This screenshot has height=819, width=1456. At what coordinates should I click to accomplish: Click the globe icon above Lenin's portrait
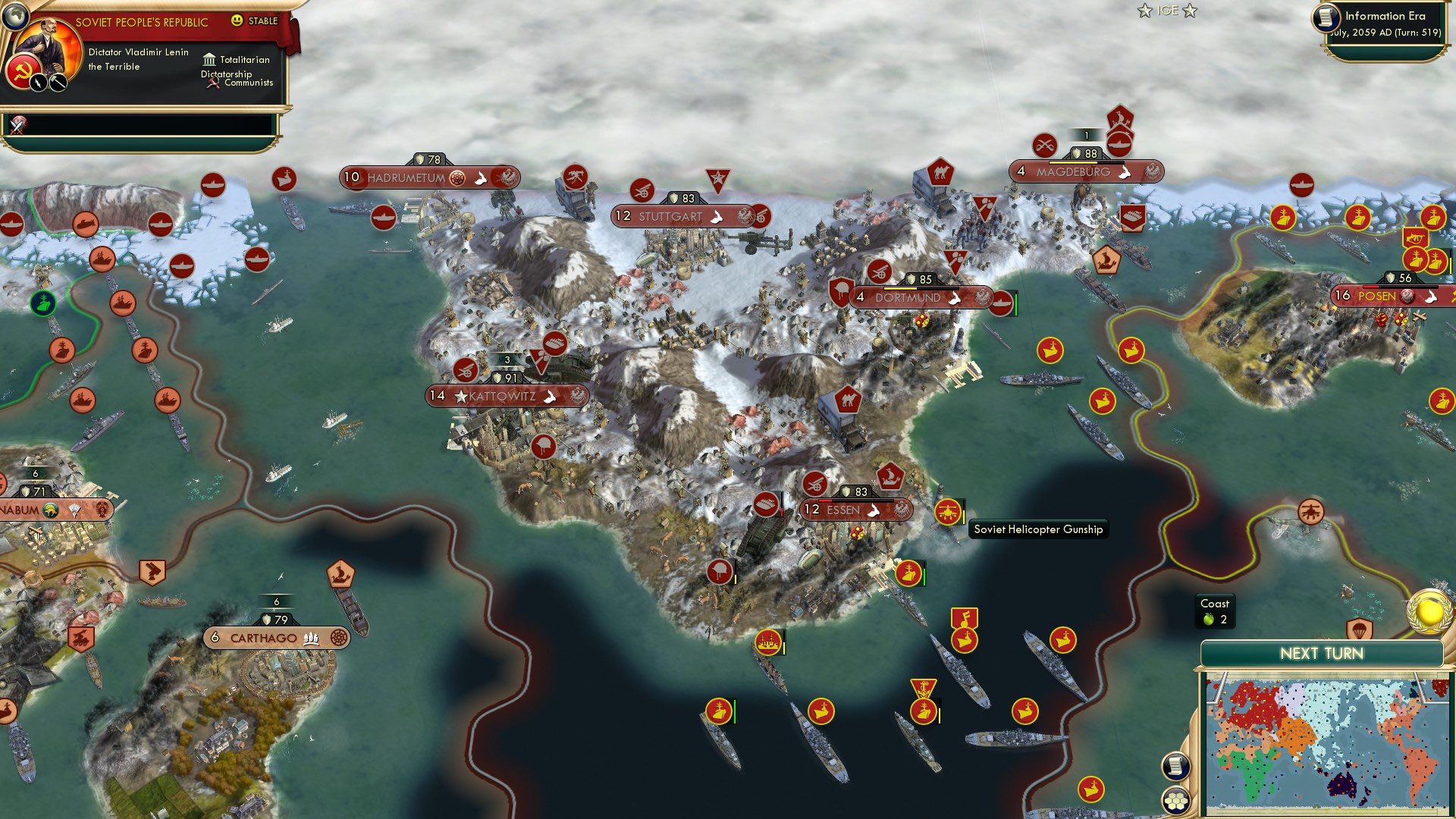(x=16, y=18)
